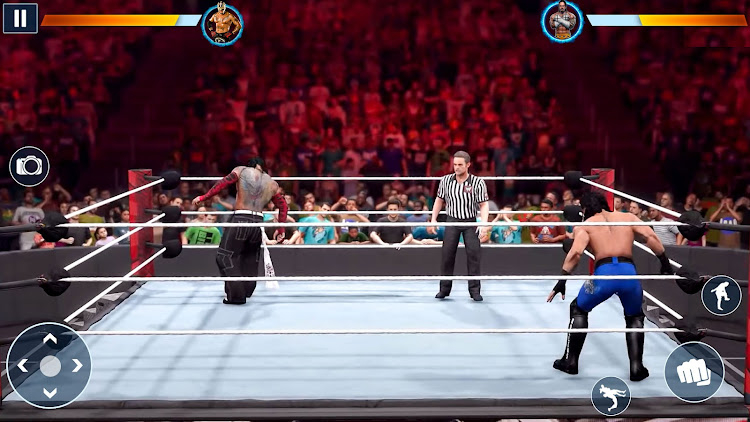
Task: Move right with the joystick's right arrow
Action: click(x=76, y=366)
